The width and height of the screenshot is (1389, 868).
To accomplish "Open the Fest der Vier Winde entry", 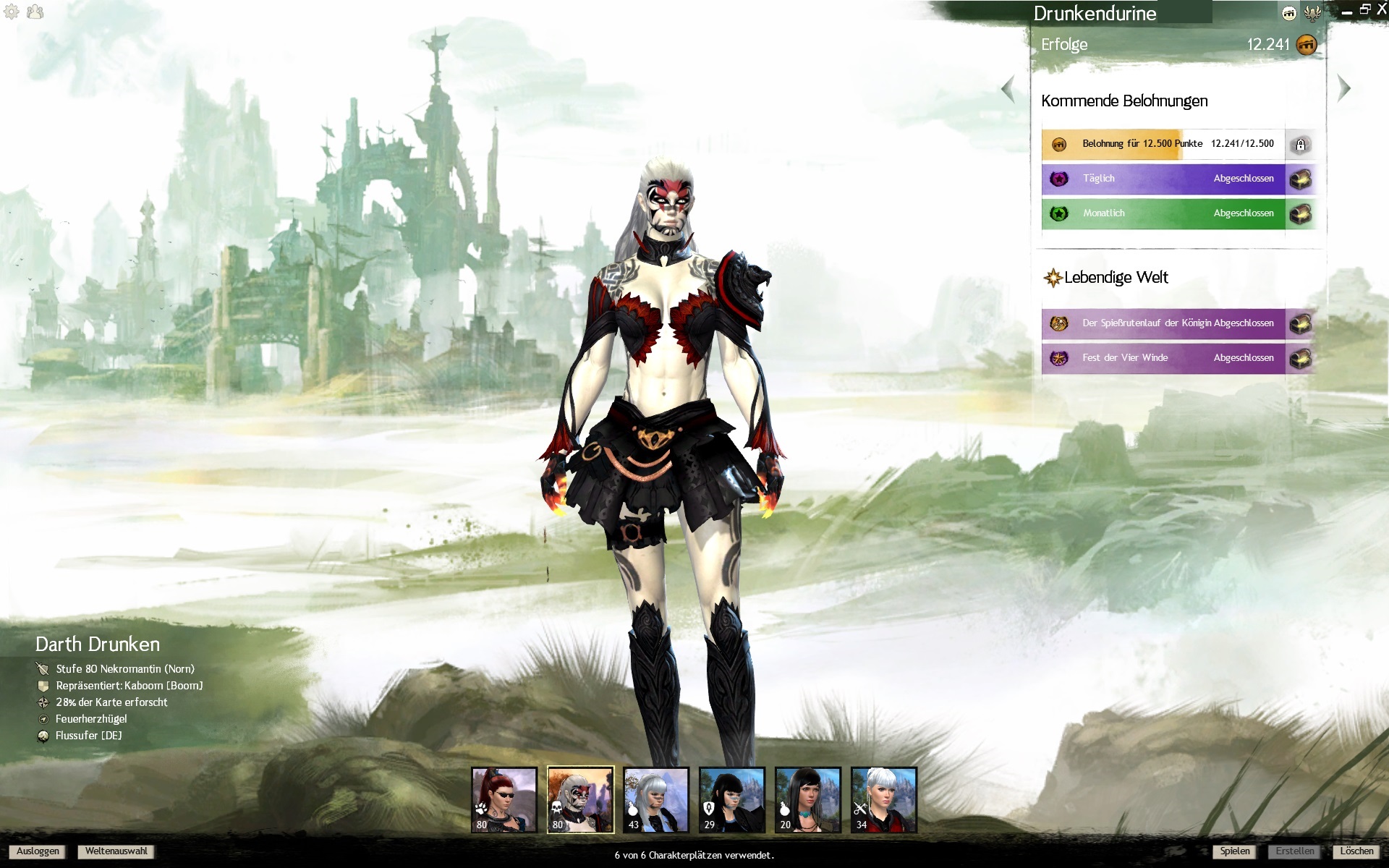I will 1163,358.
